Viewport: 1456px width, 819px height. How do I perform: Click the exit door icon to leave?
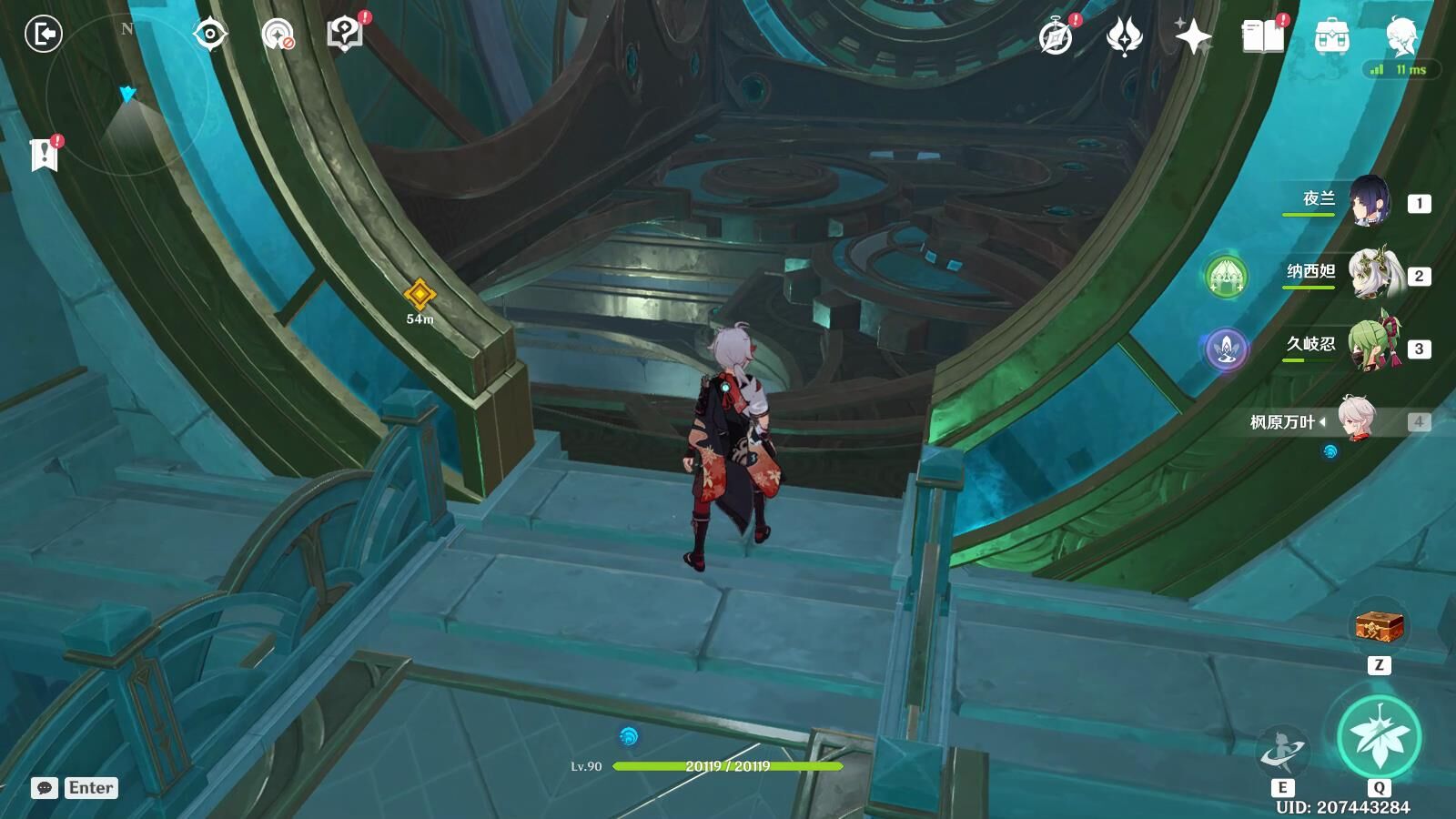tap(43, 35)
